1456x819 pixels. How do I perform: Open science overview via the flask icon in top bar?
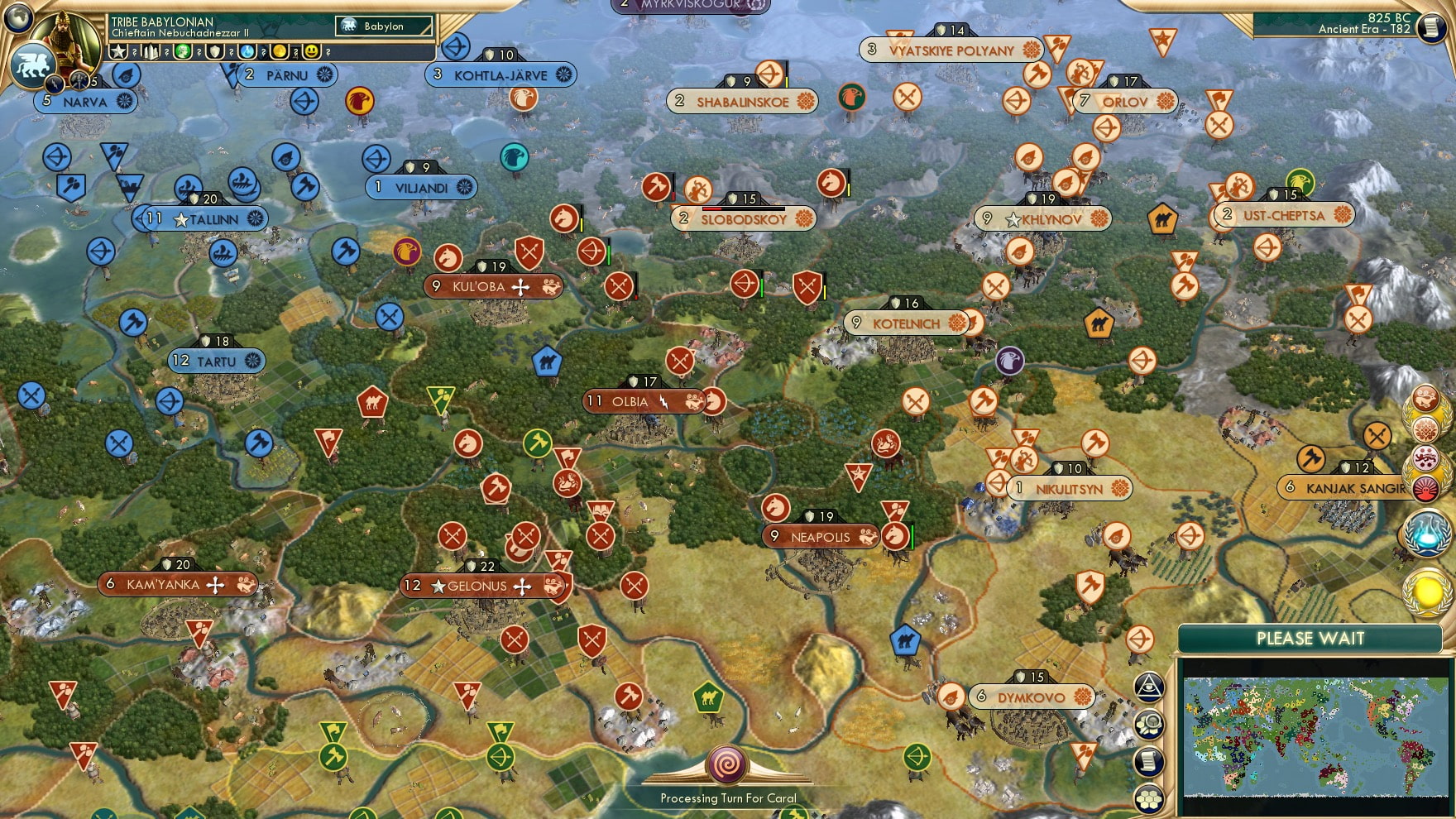pyautogui.click(x=246, y=52)
